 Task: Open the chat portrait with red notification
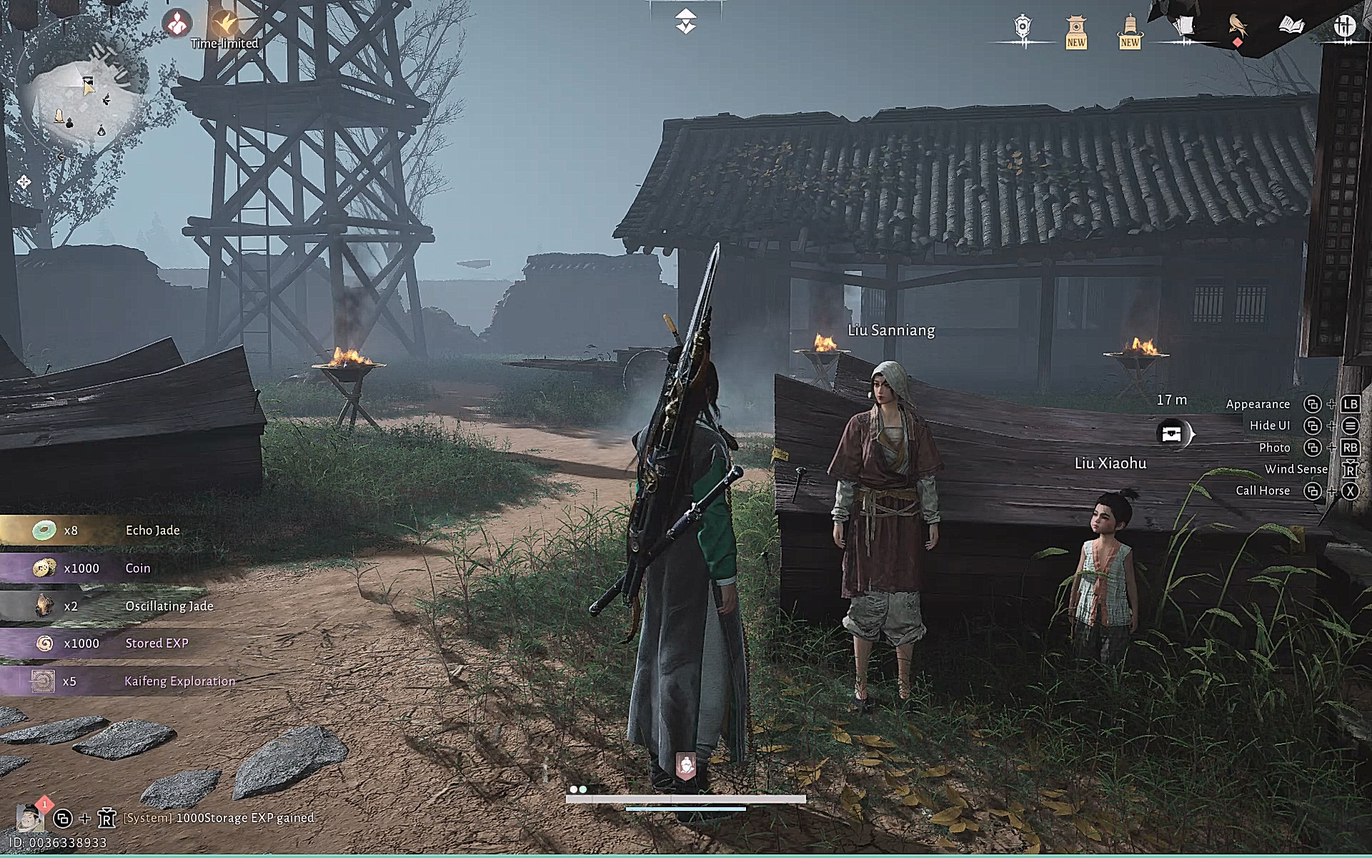30,817
